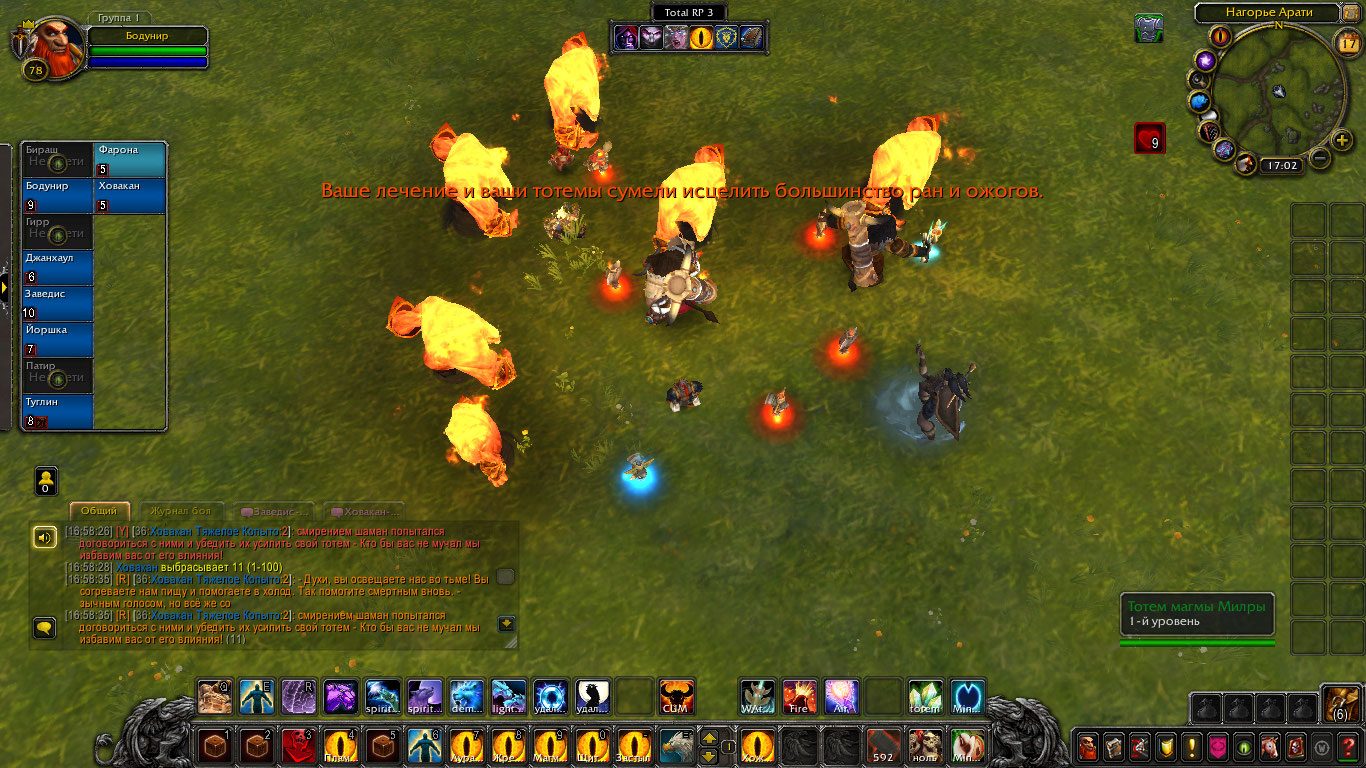Zoom out the minimap with the minus button
The width and height of the screenshot is (1366, 768).
1319,157
